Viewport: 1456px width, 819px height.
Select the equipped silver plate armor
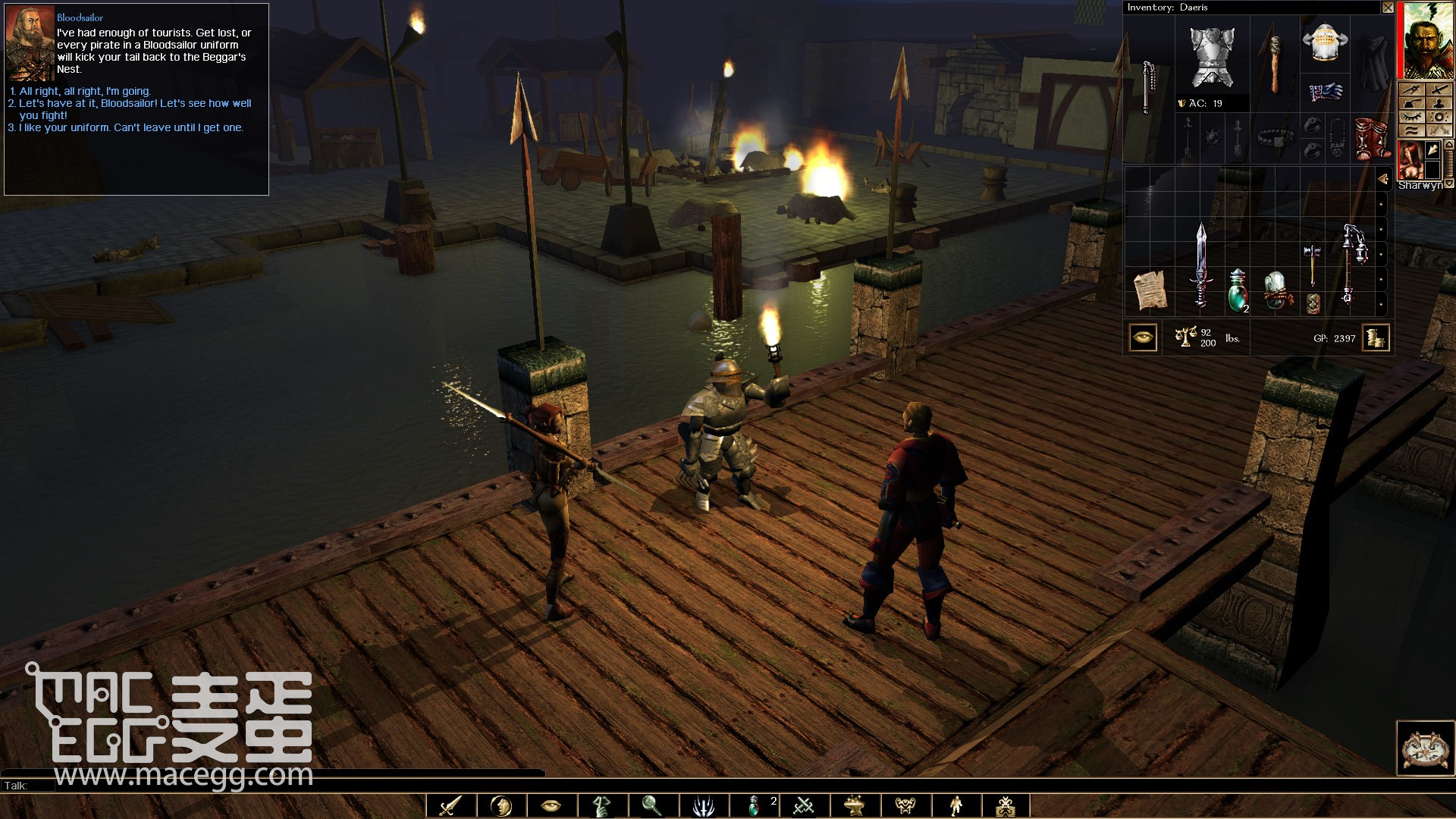pyautogui.click(x=1212, y=56)
